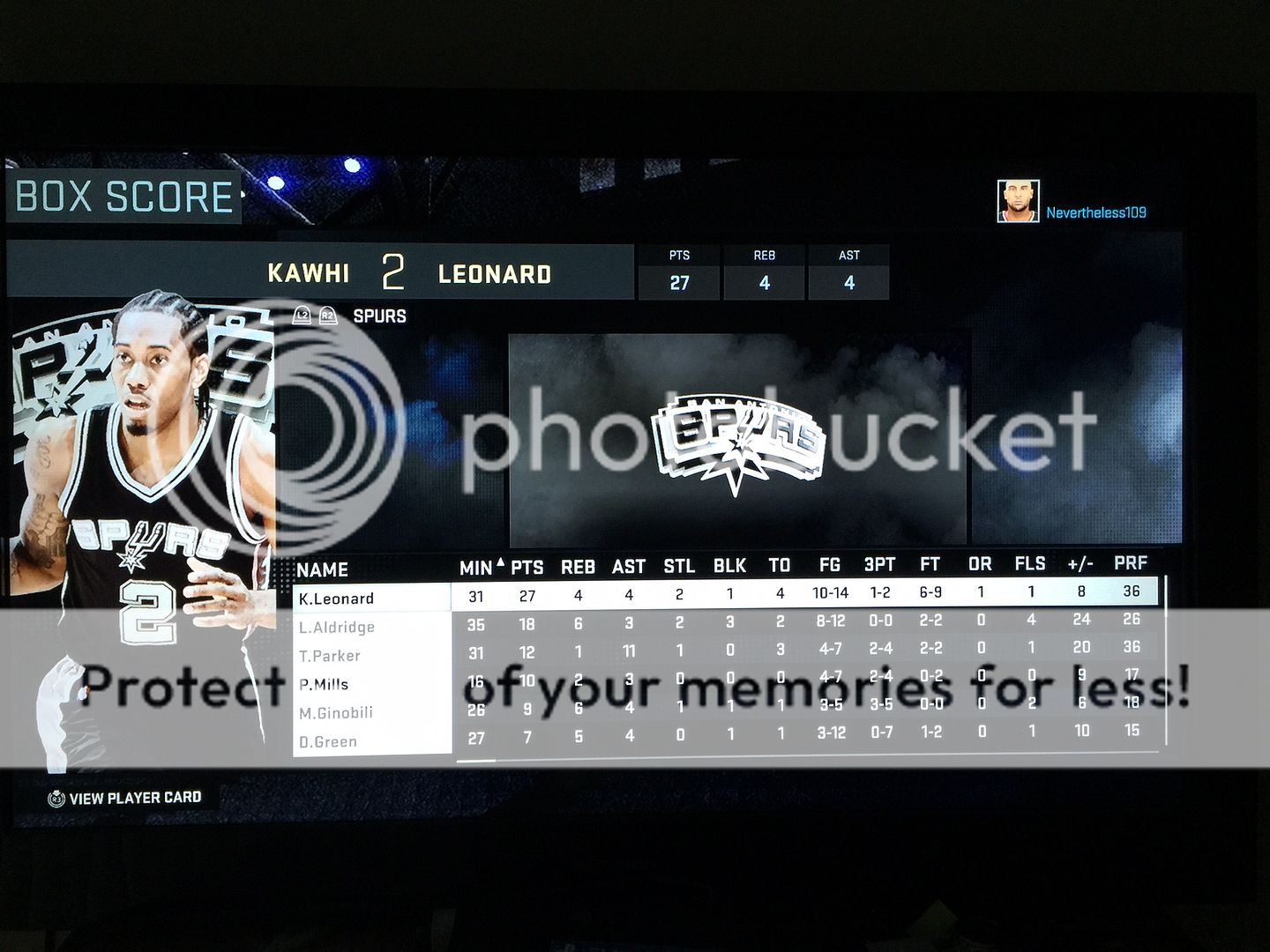This screenshot has width=1270, height=952.
Task: Sort by the 3PT column header
Action: tap(879, 565)
